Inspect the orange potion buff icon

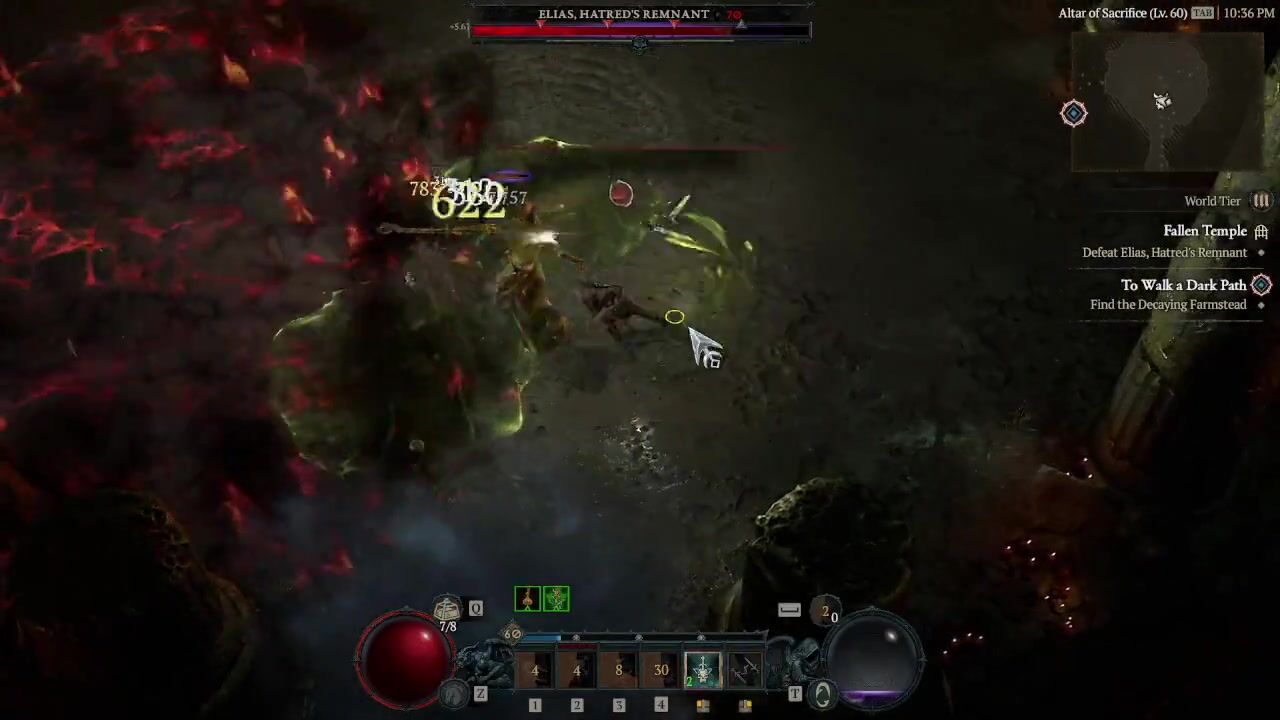pyautogui.click(x=527, y=599)
